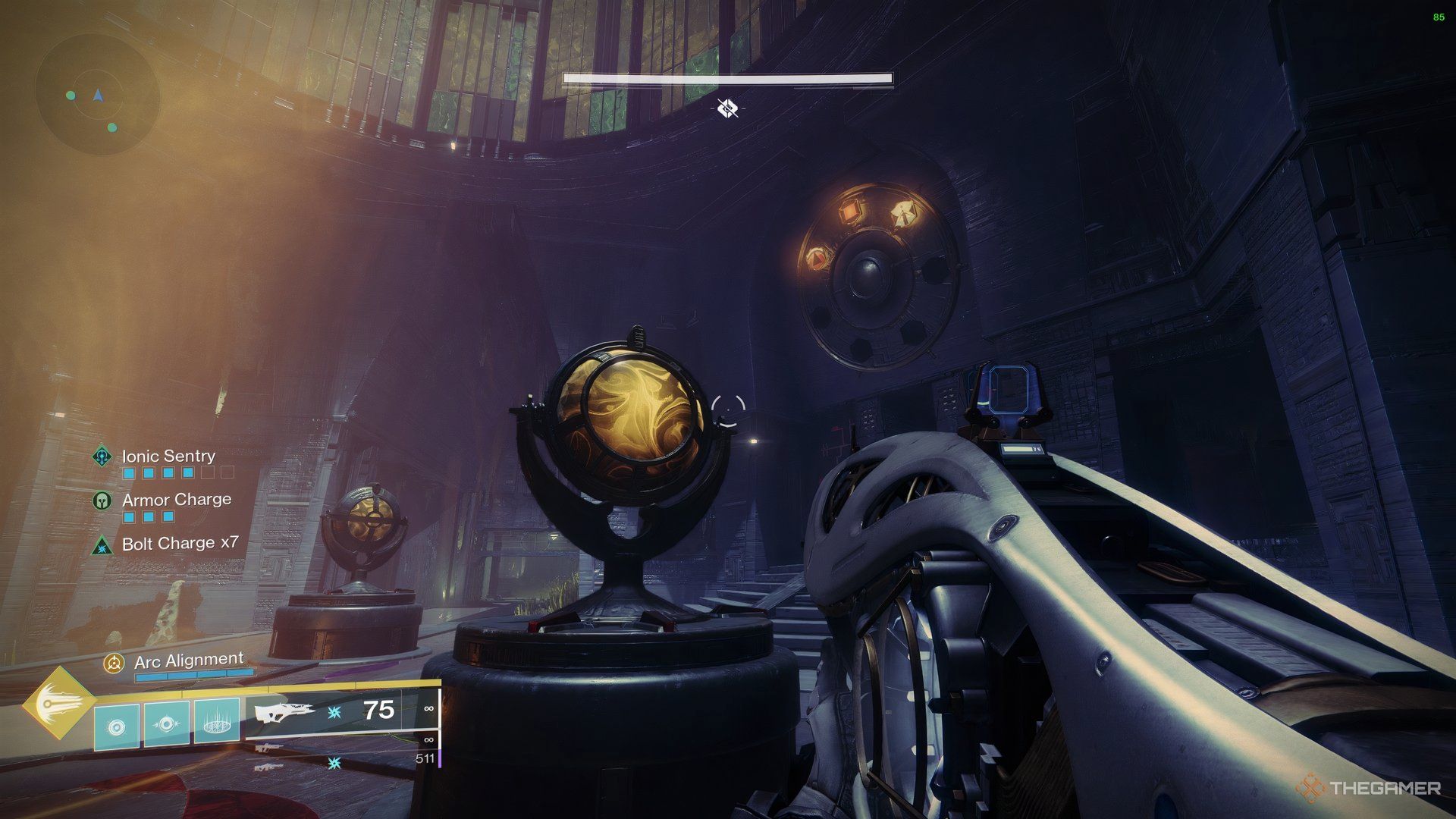1456x819 pixels.
Task: Select the boss marker icon under the top bar
Action: (728, 108)
